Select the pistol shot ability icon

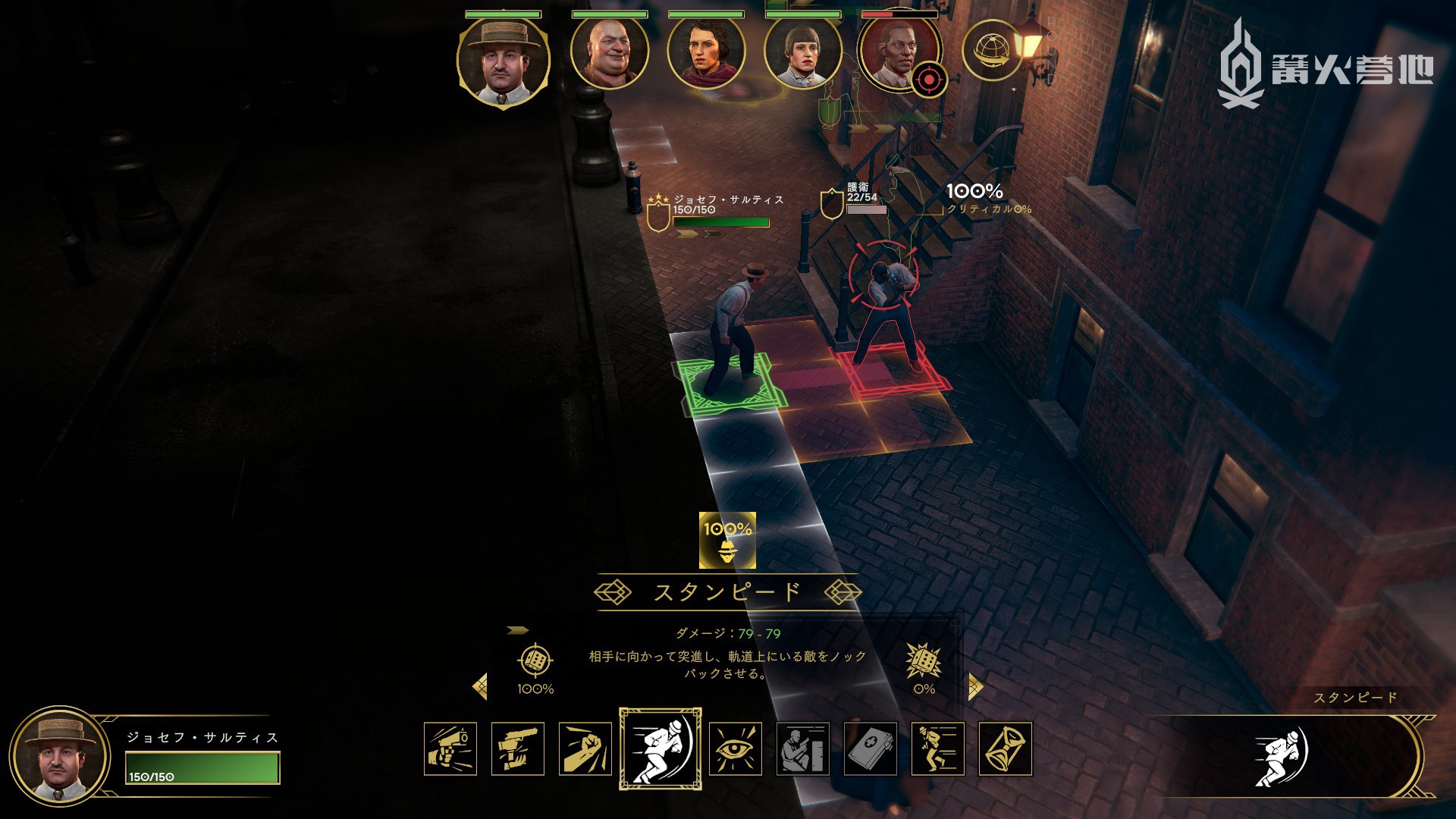coord(450,748)
